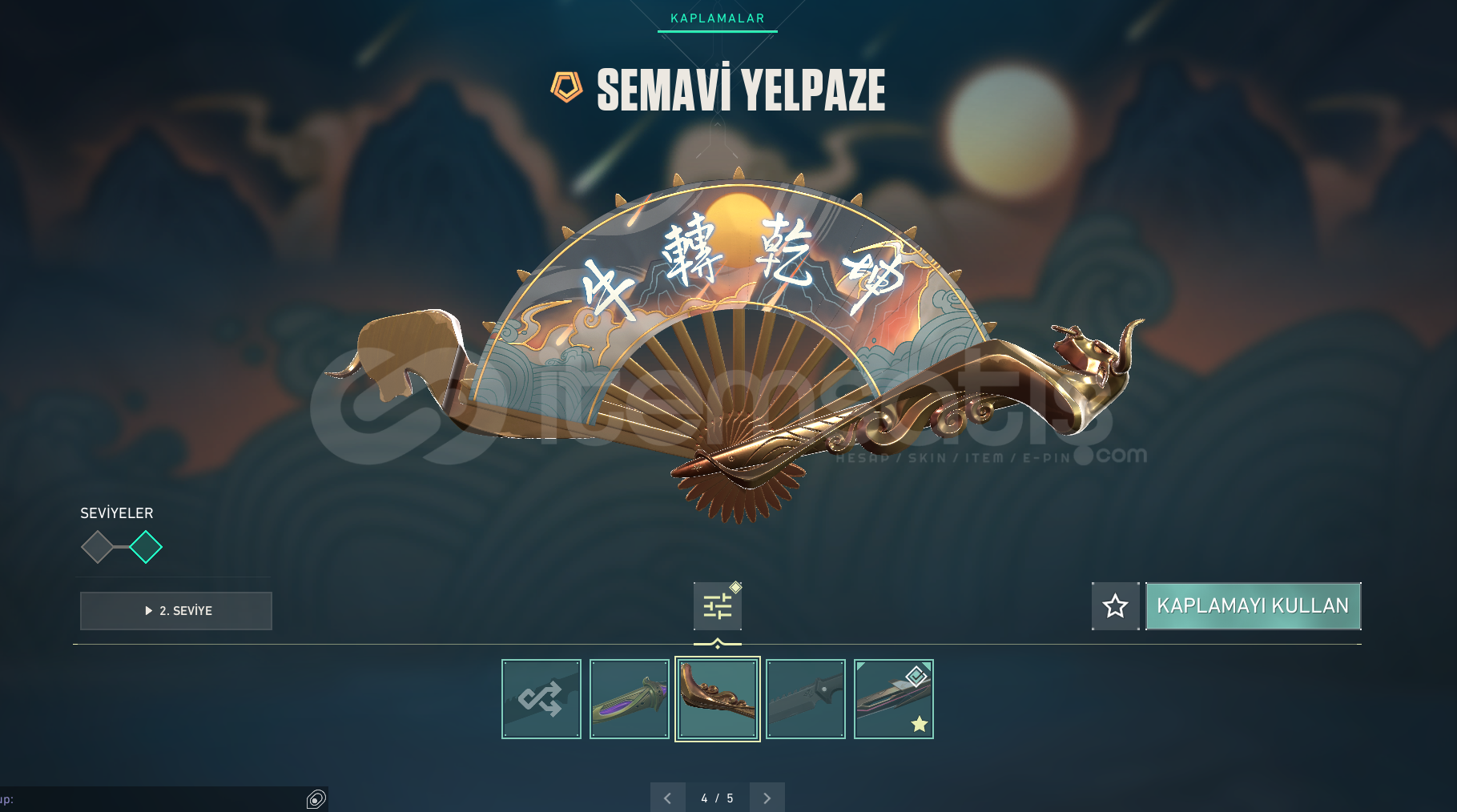Select the starred blade skin thumbnail
1457x812 pixels.
(x=894, y=699)
